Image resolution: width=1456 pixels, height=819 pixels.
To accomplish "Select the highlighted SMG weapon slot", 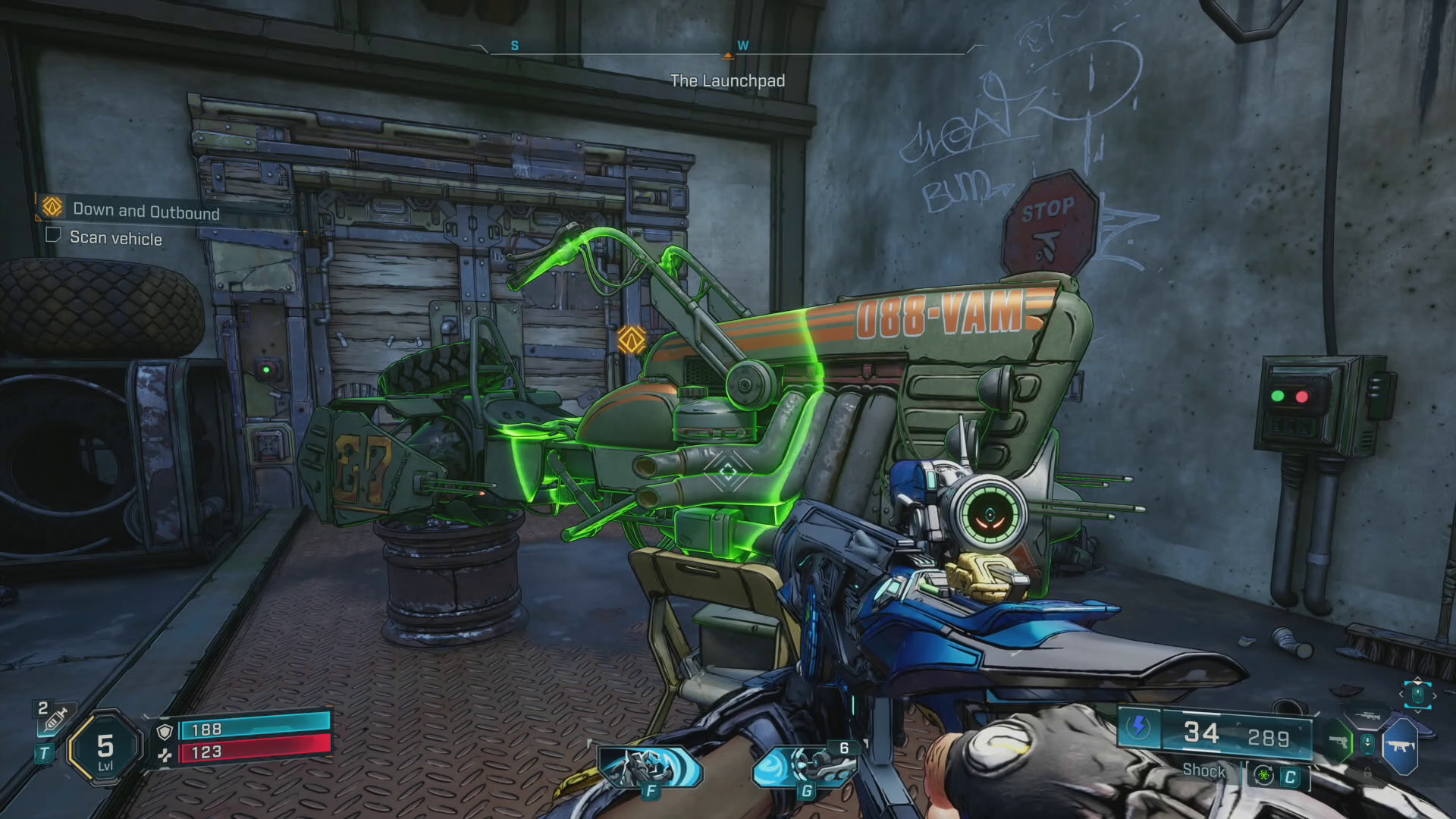I will [x=1400, y=747].
